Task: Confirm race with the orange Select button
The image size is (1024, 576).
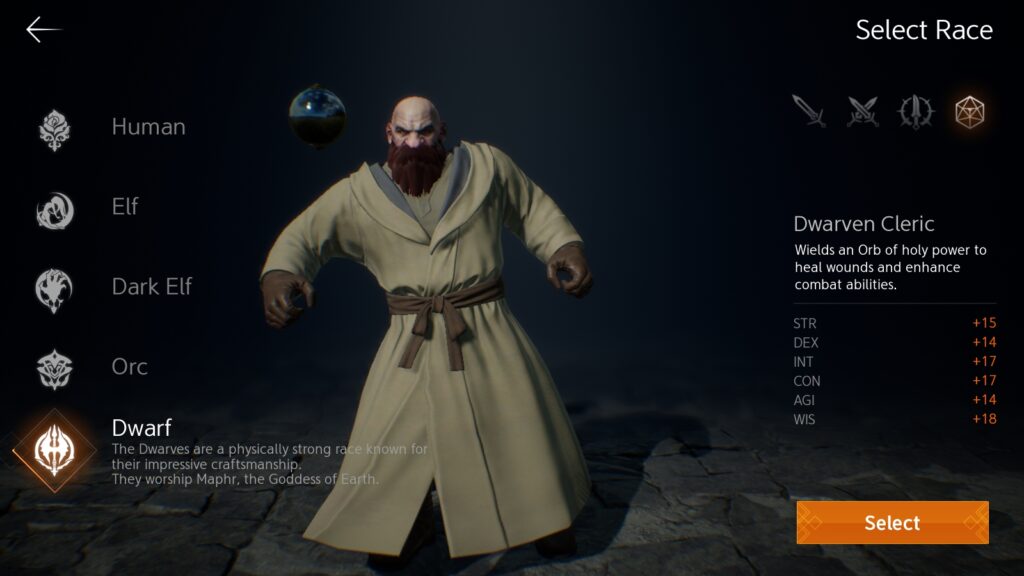Action: (x=892, y=522)
